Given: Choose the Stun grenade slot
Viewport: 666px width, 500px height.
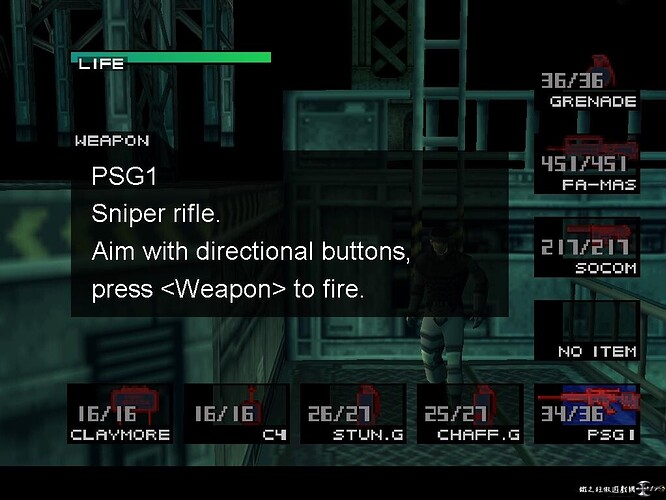Looking at the screenshot, I should click(352, 414).
